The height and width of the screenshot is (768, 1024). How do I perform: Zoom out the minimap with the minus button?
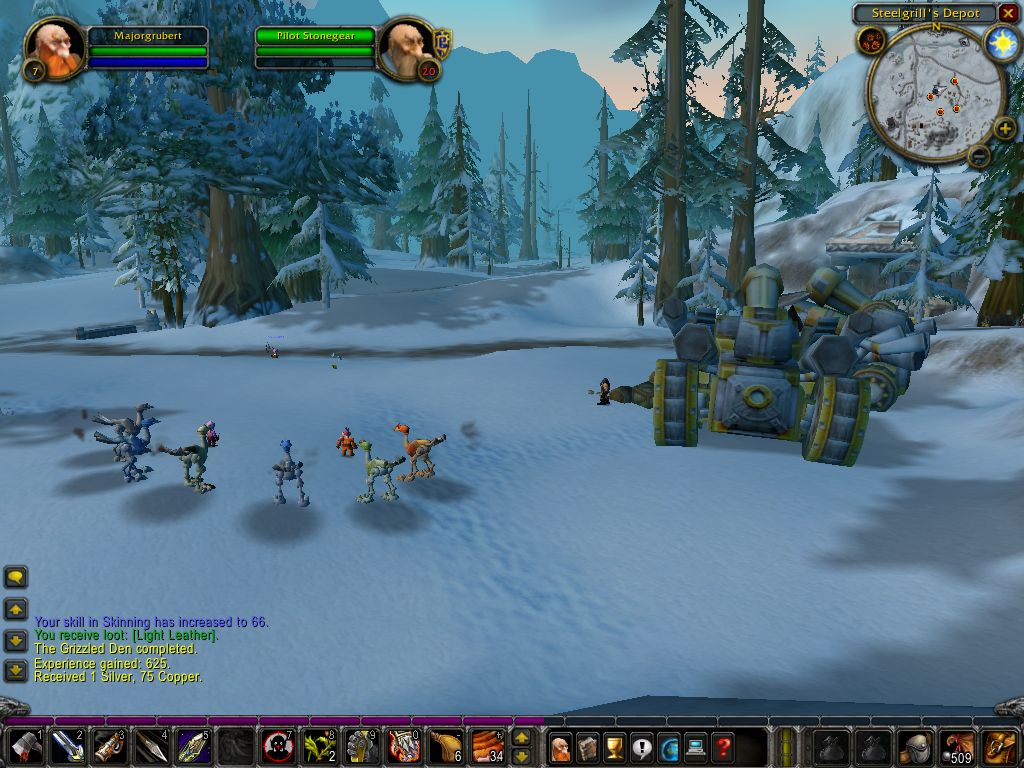979,155
